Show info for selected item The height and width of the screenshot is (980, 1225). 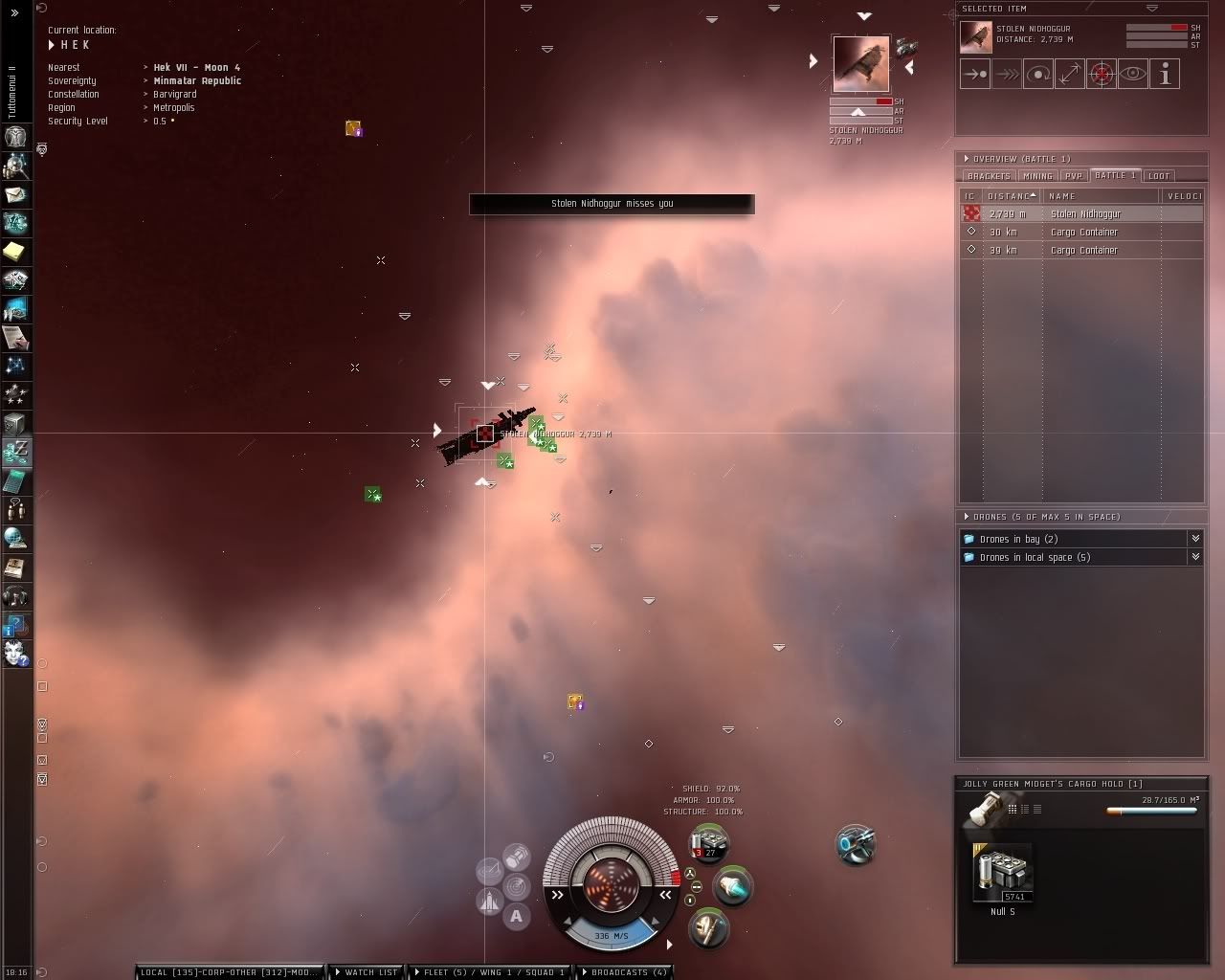tap(1165, 74)
